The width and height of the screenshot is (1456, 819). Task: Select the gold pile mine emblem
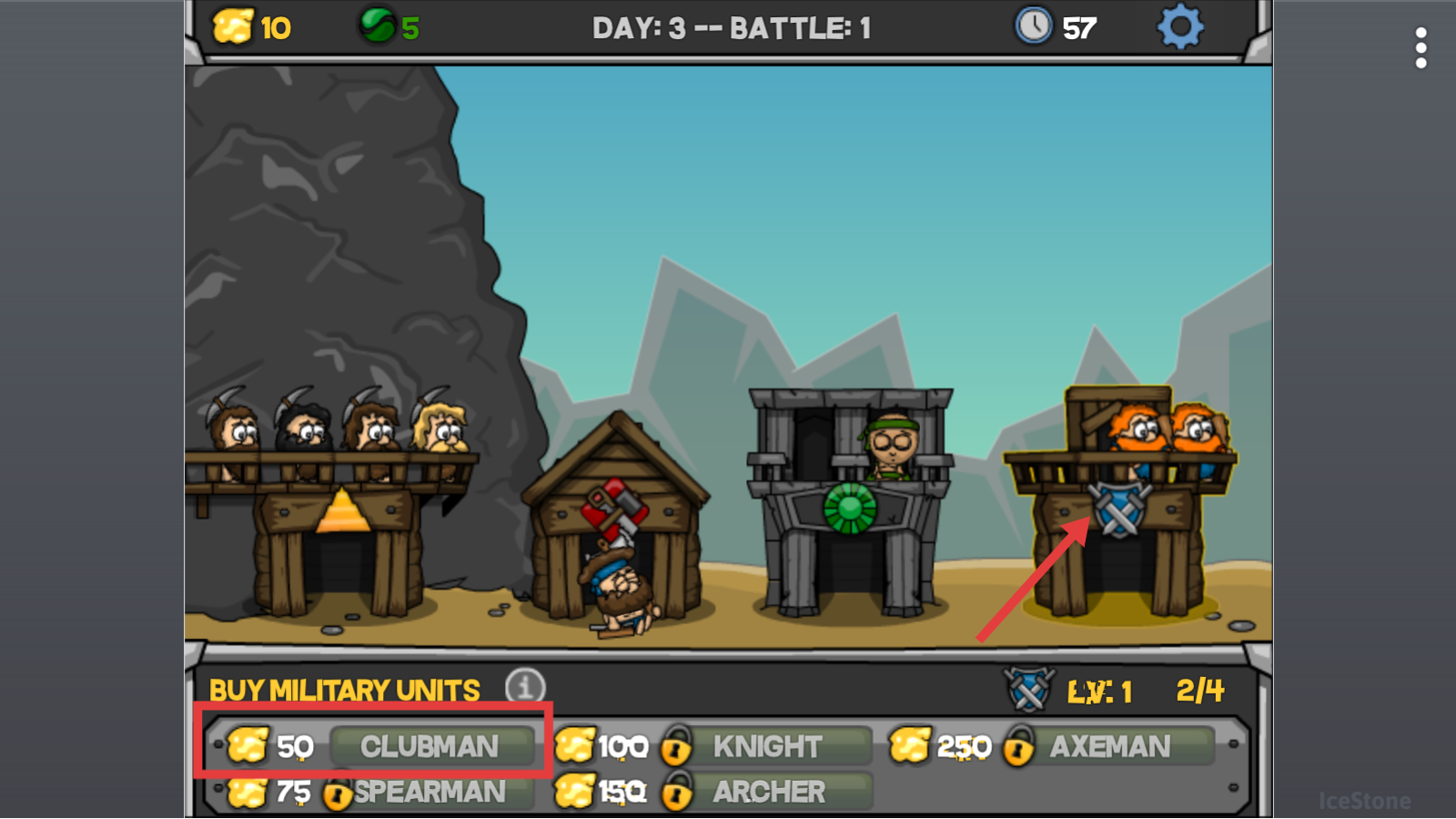click(x=342, y=511)
